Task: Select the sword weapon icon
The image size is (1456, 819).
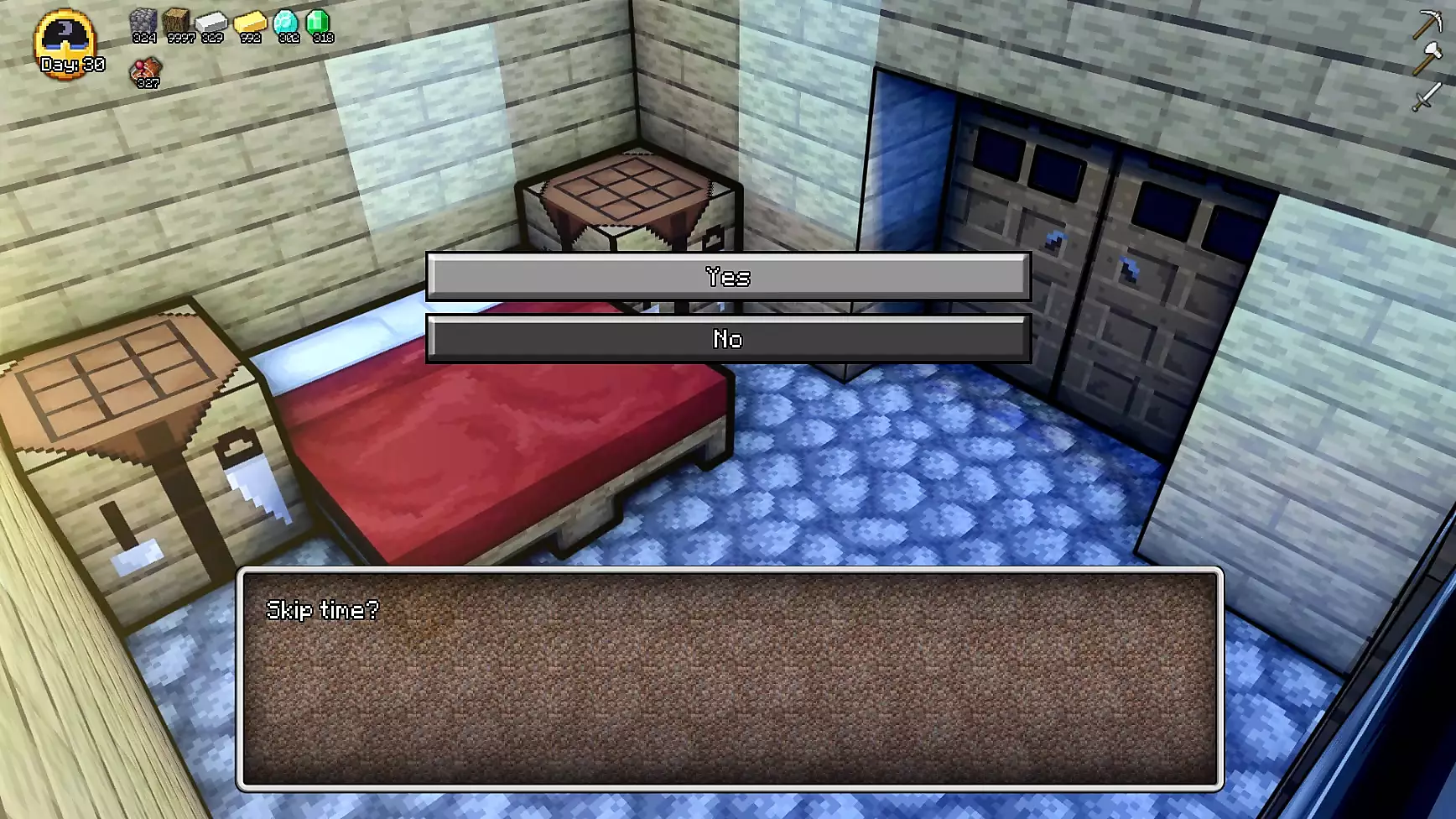Action: click(x=1426, y=97)
